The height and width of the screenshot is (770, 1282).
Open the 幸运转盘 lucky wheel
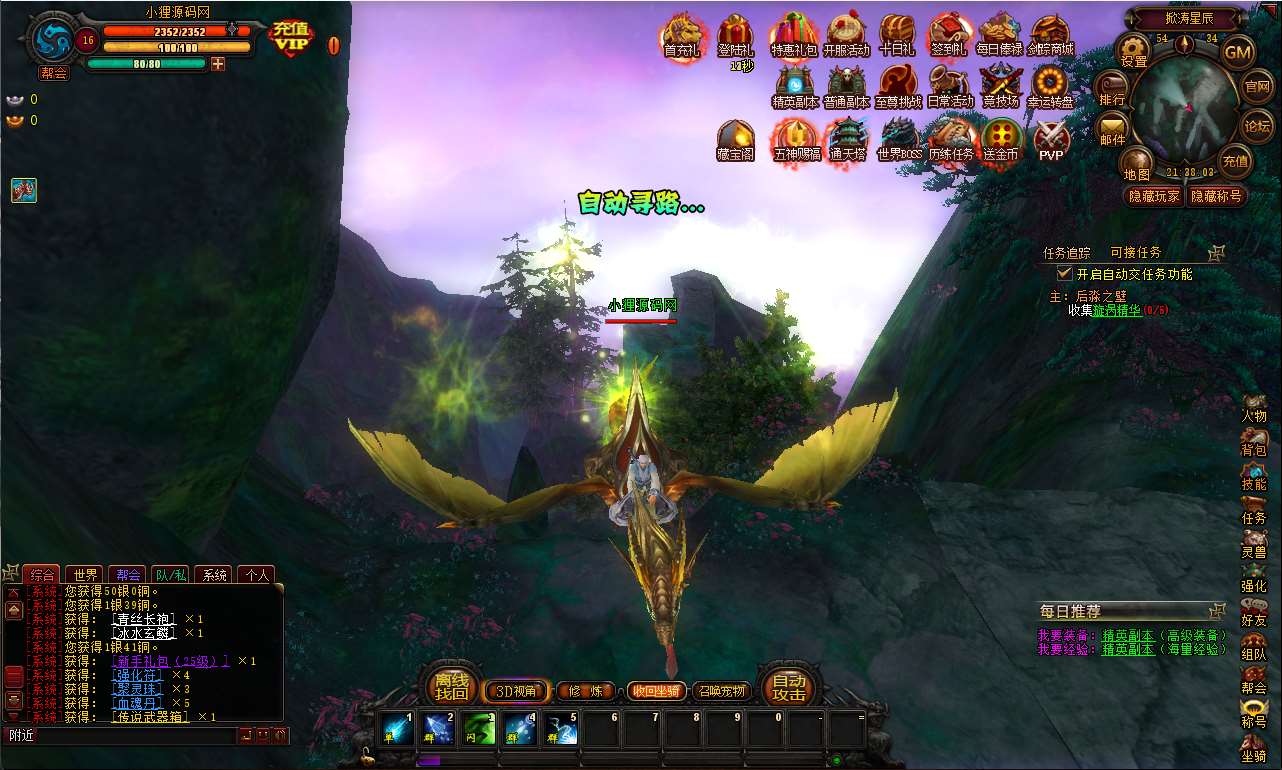point(1052,85)
